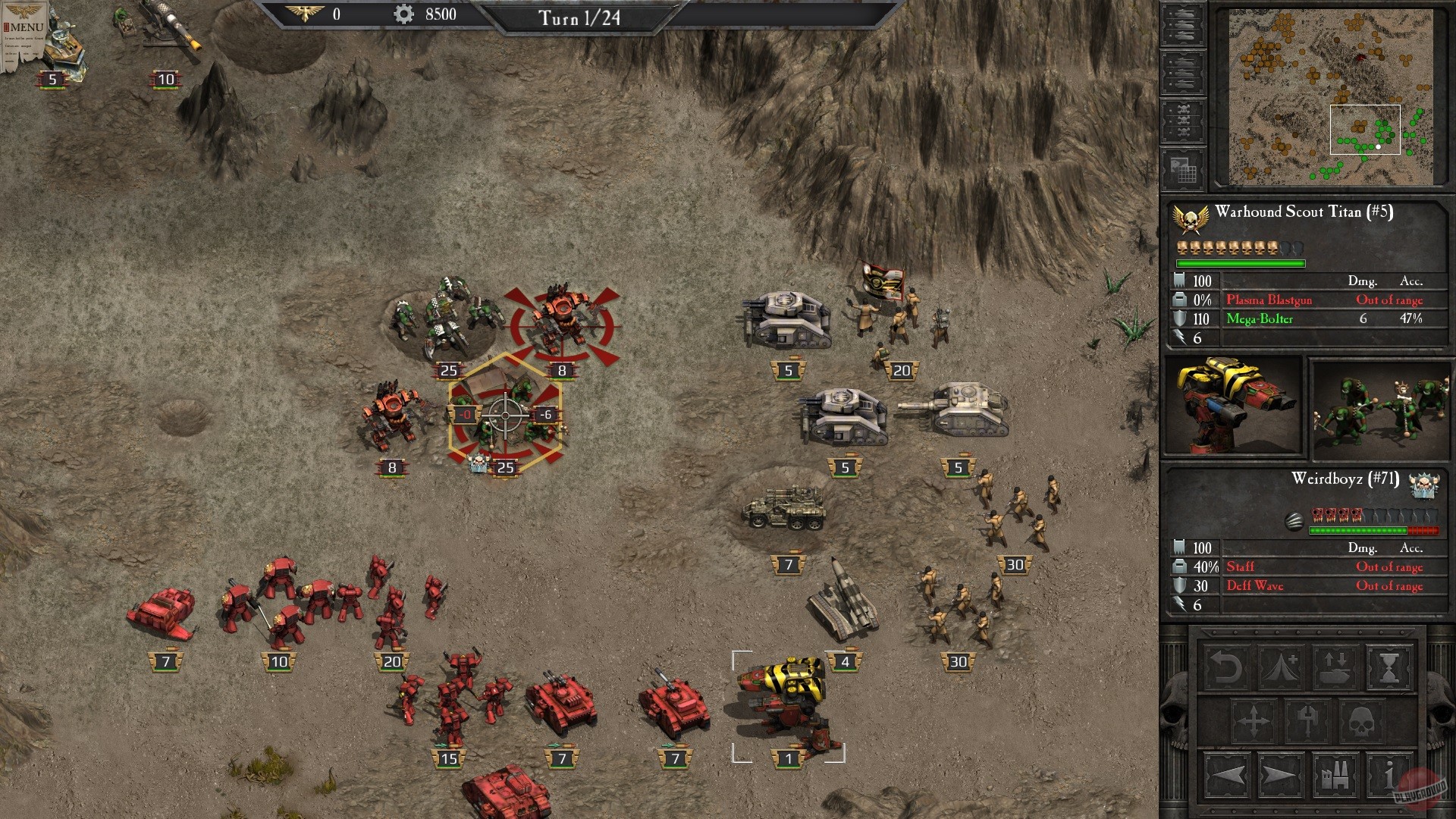Click the Undo move icon
The width and height of the screenshot is (1456, 819).
(1225, 668)
